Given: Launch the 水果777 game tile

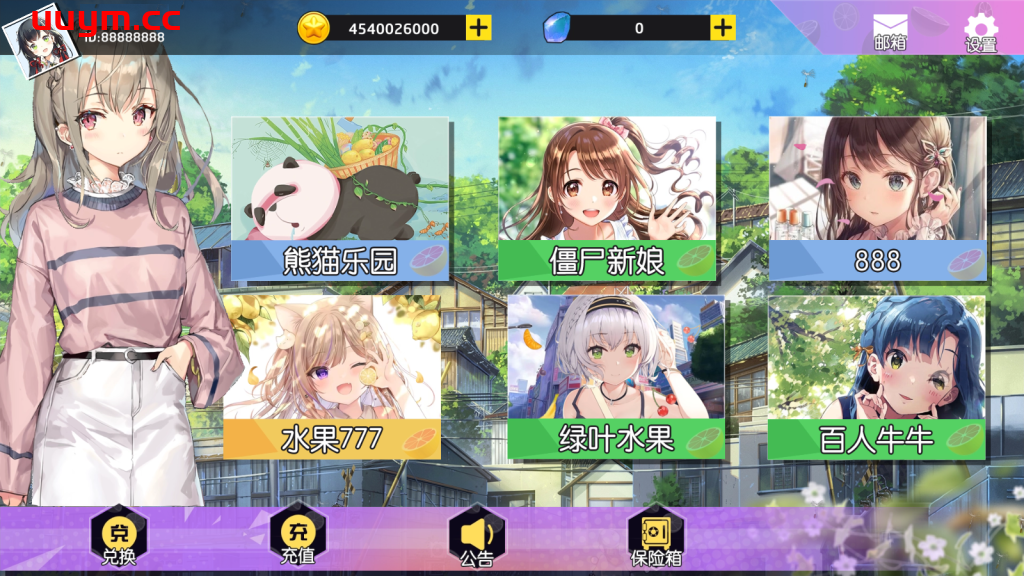Looking at the screenshot, I should 332,377.
